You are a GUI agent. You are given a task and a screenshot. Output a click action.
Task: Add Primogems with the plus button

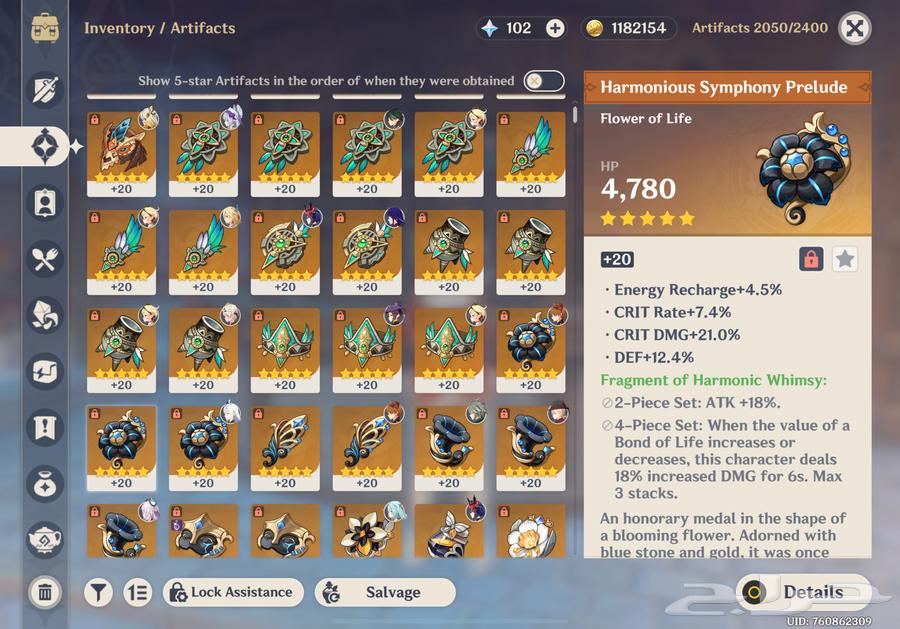click(x=555, y=28)
